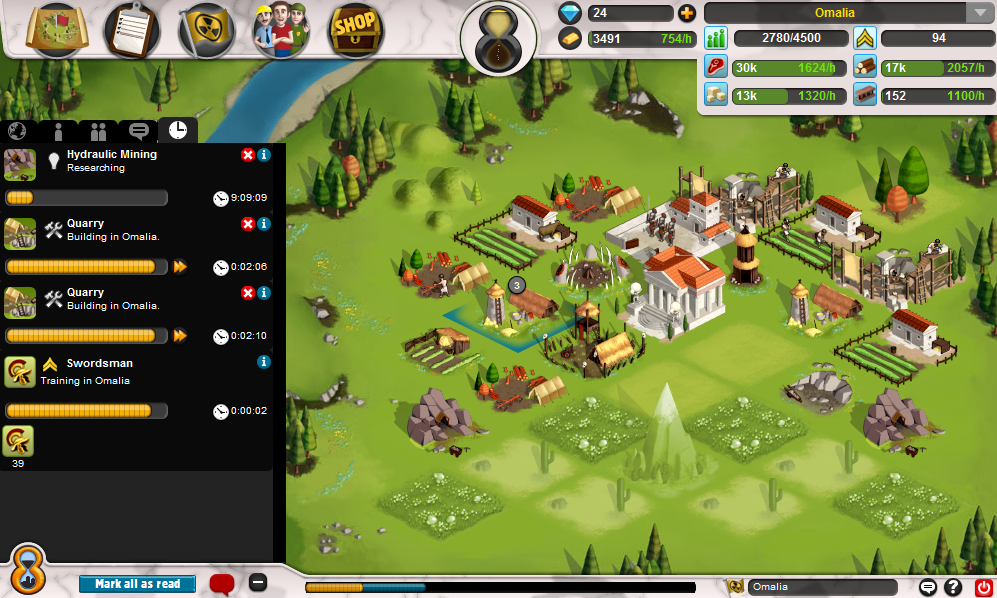Show info for Hydraulic Mining research
997x598 pixels.
point(264,155)
